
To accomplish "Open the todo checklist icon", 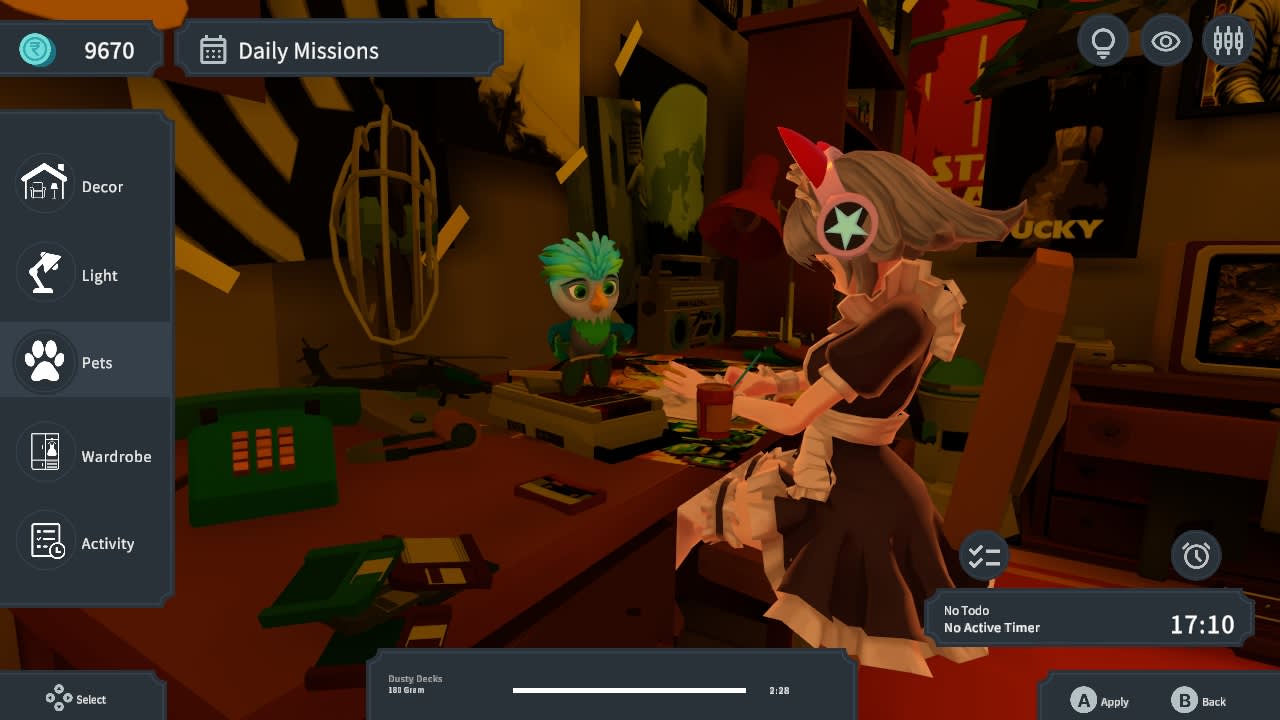I will (984, 556).
